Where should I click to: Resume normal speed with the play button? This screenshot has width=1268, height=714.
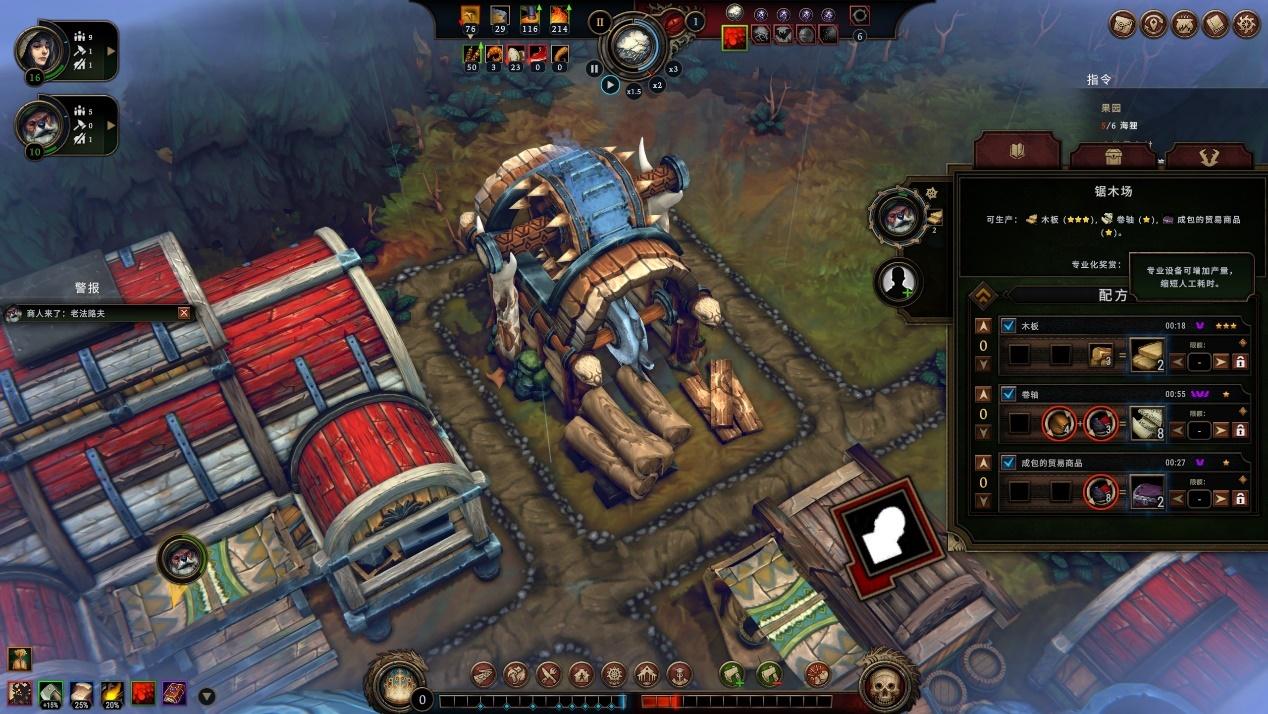tap(610, 84)
